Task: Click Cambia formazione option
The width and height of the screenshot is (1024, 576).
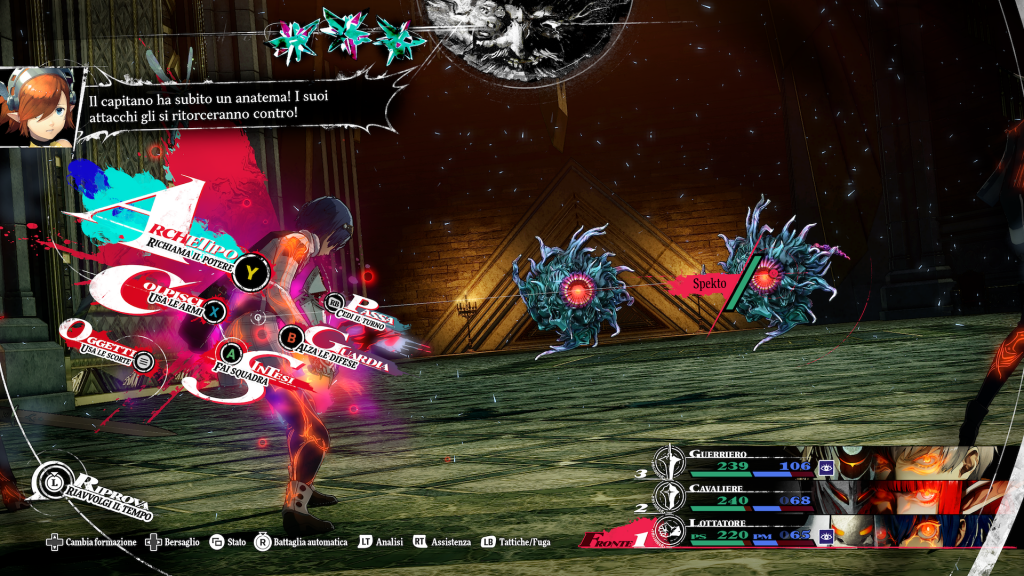Action: 97,542
